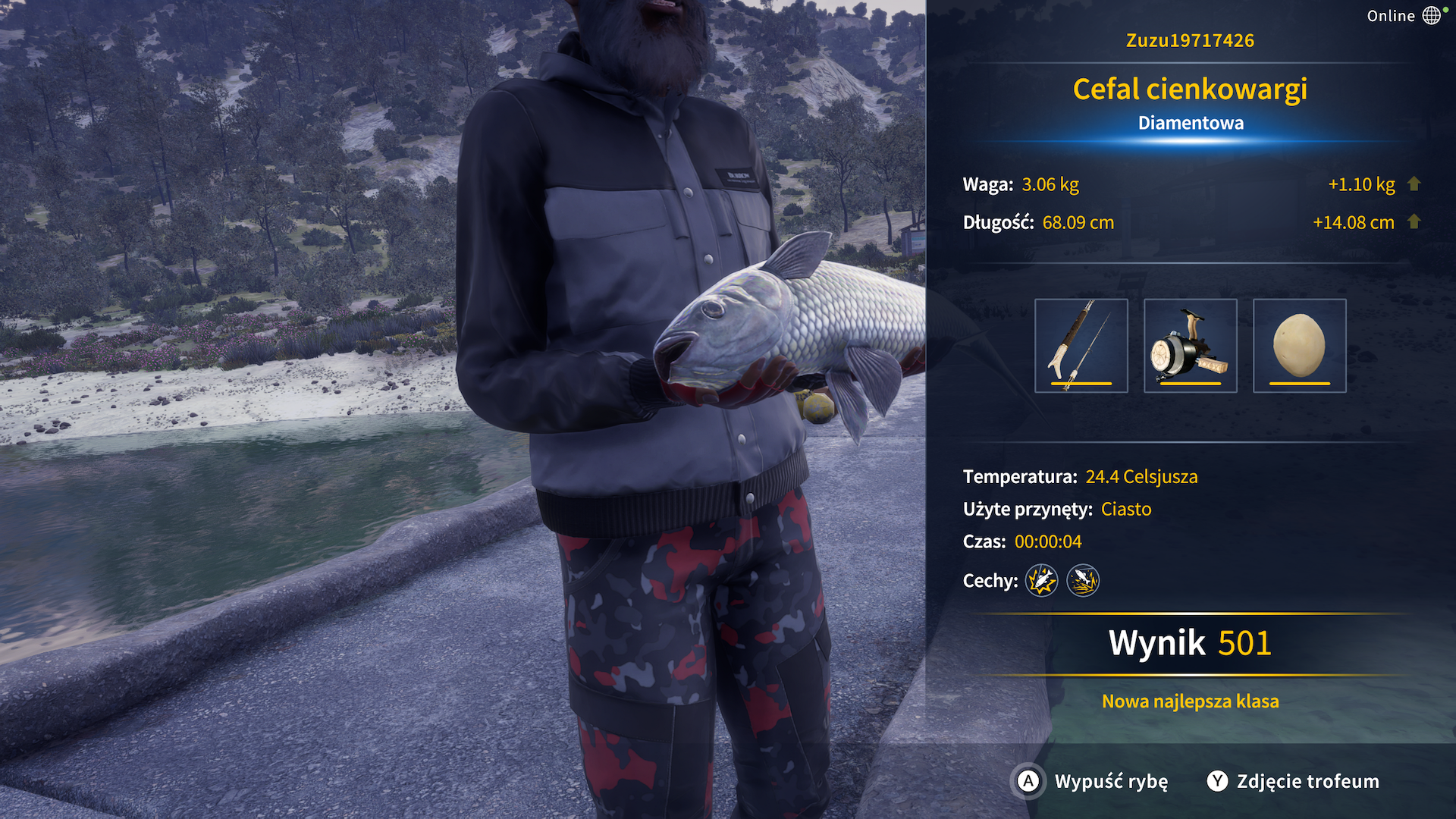Image resolution: width=1456 pixels, height=819 pixels.
Task: Select the dough bait slot
Action: pos(1299,346)
